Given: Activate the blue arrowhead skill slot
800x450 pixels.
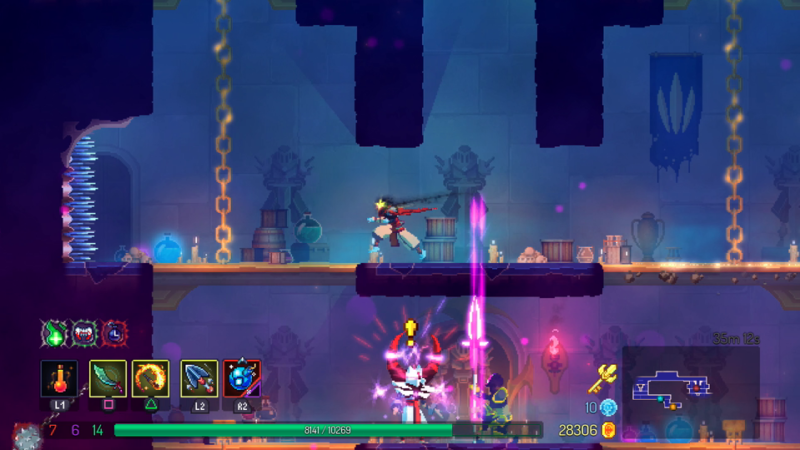Looking at the screenshot, I should 199,379.
